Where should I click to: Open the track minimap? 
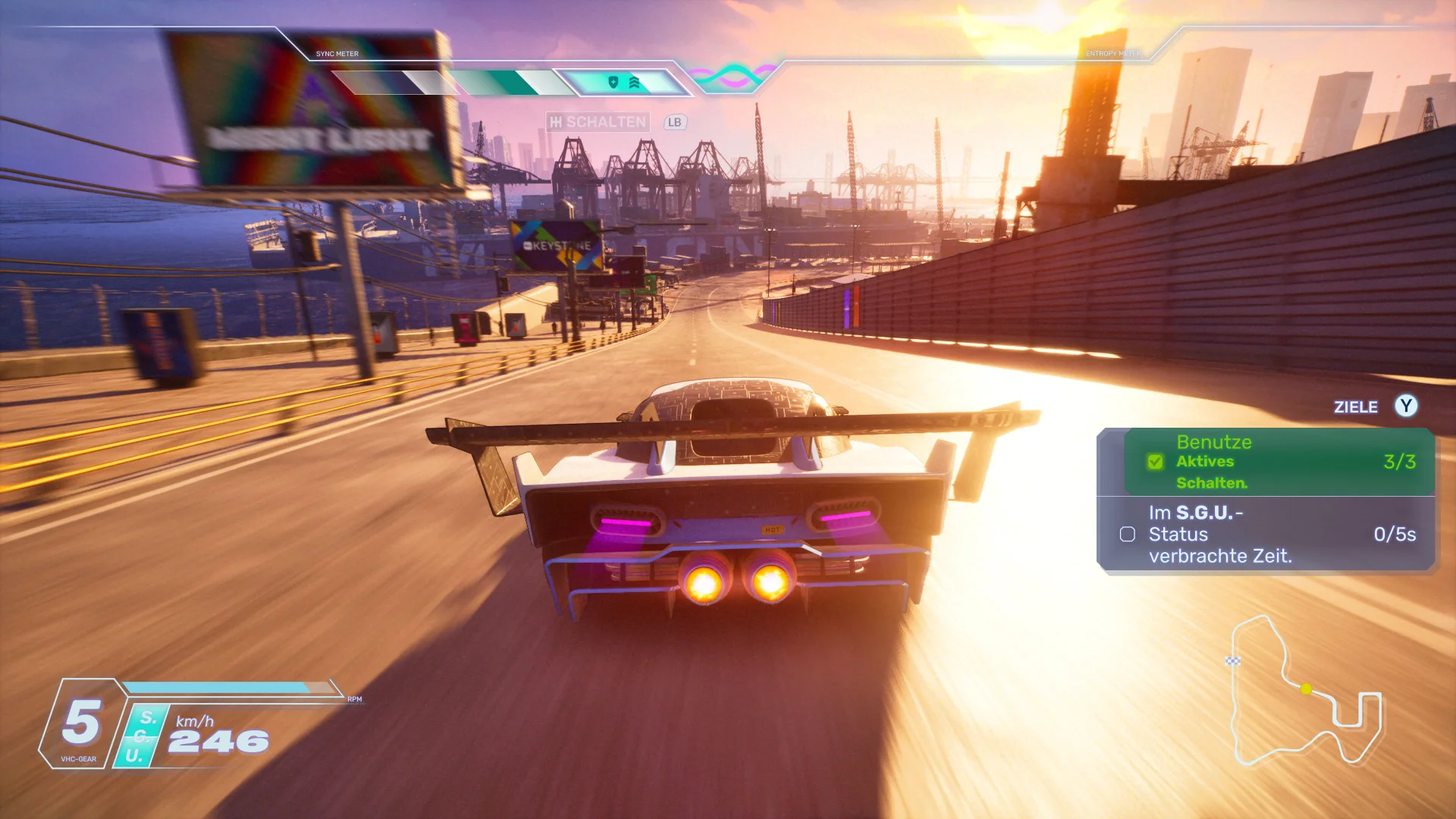pyautogui.click(x=1303, y=692)
